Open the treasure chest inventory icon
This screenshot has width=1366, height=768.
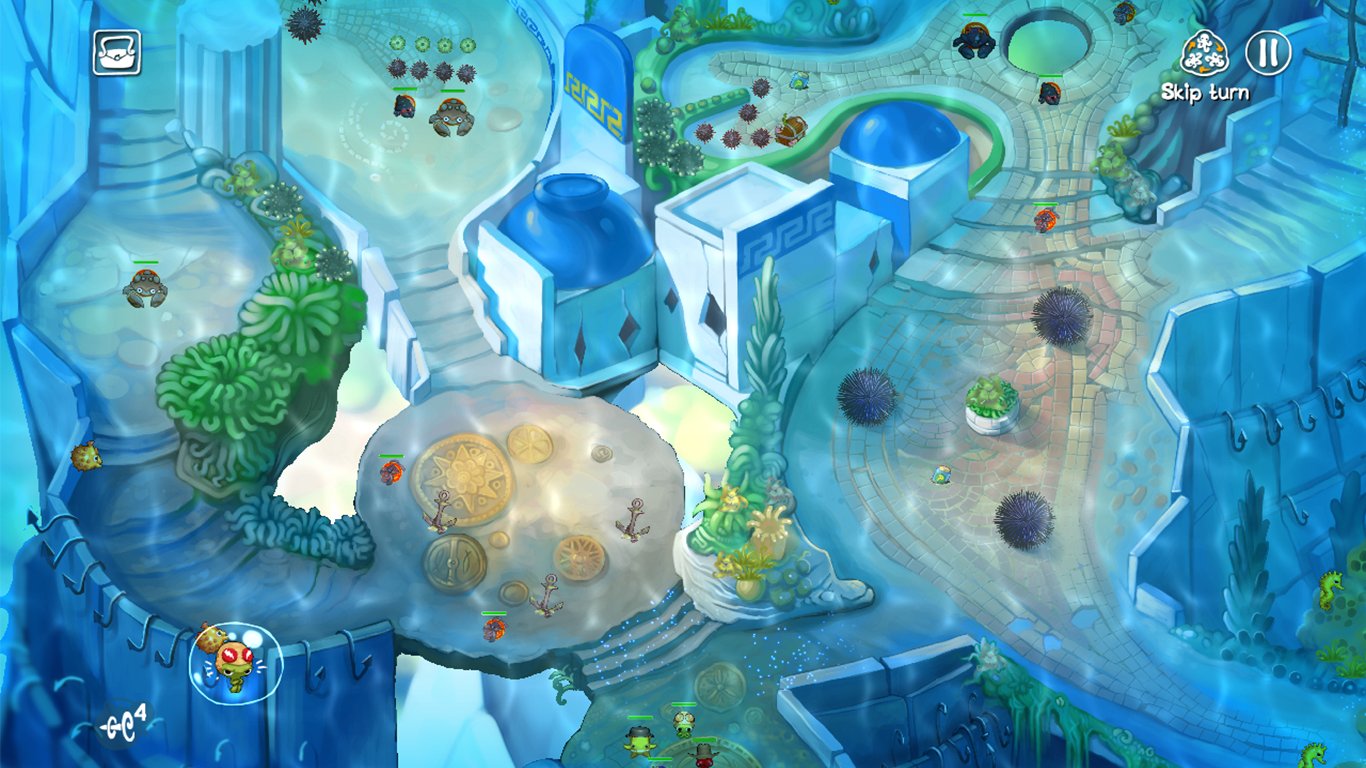coord(117,52)
